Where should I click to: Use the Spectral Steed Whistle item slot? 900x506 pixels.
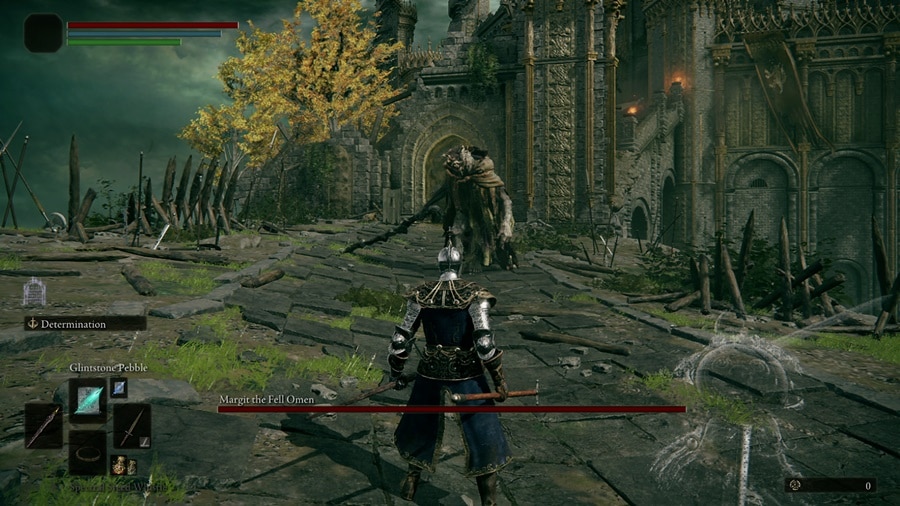(88, 452)
